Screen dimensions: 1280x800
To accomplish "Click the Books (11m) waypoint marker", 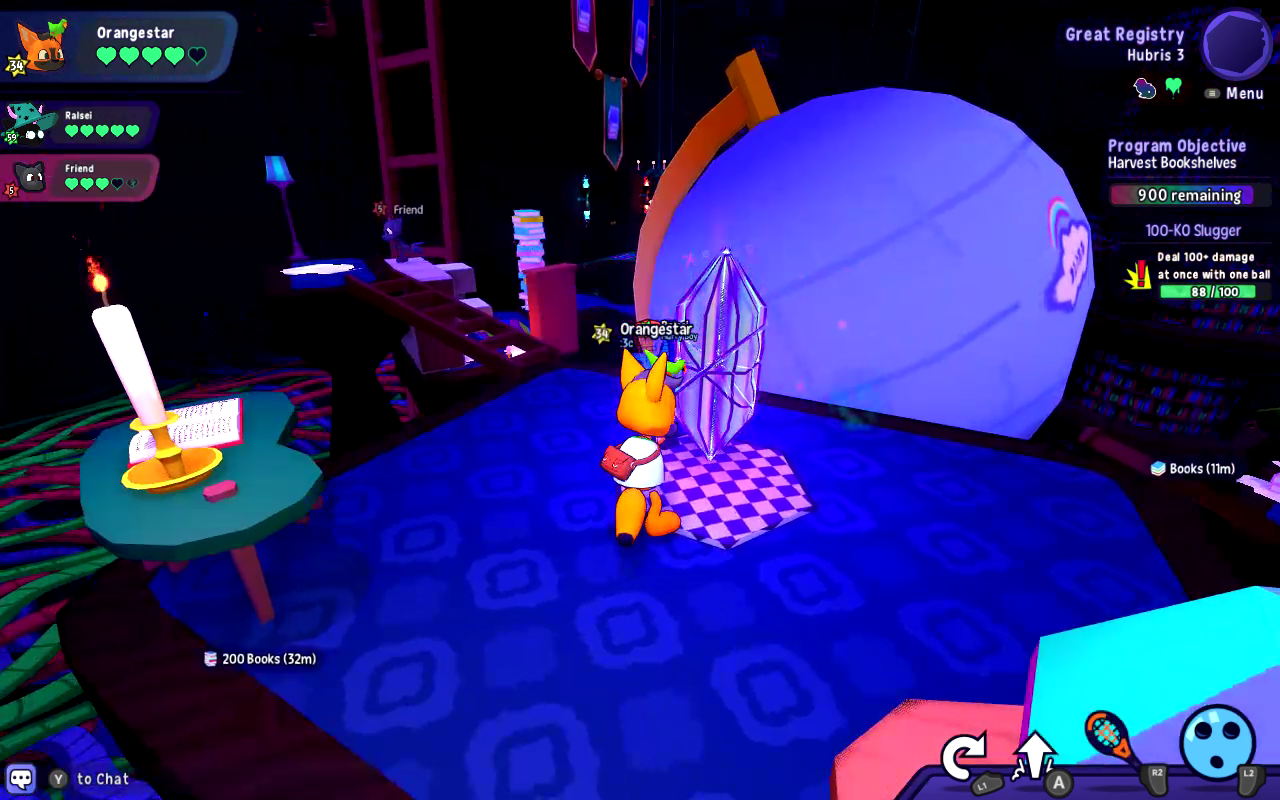I will [x=1191, y=468].
